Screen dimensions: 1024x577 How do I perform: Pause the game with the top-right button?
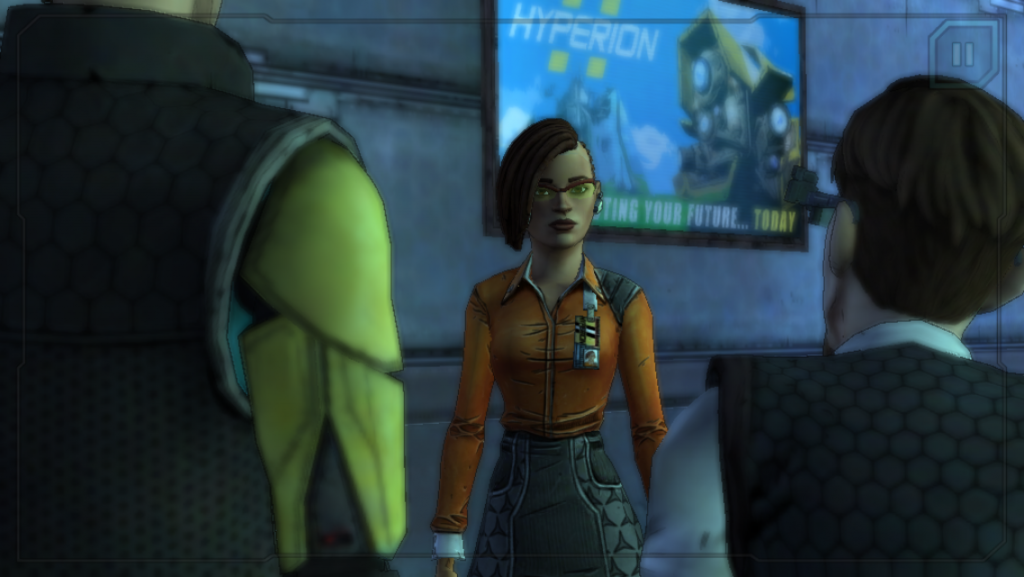point(963,54)
